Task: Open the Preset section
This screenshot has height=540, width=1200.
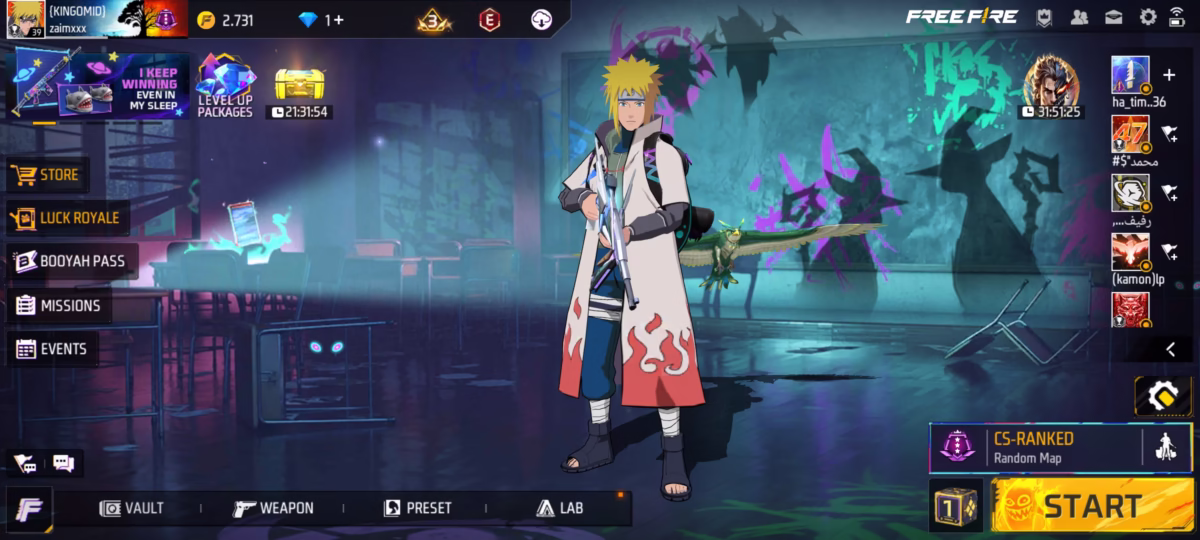Action: point(418,508)
